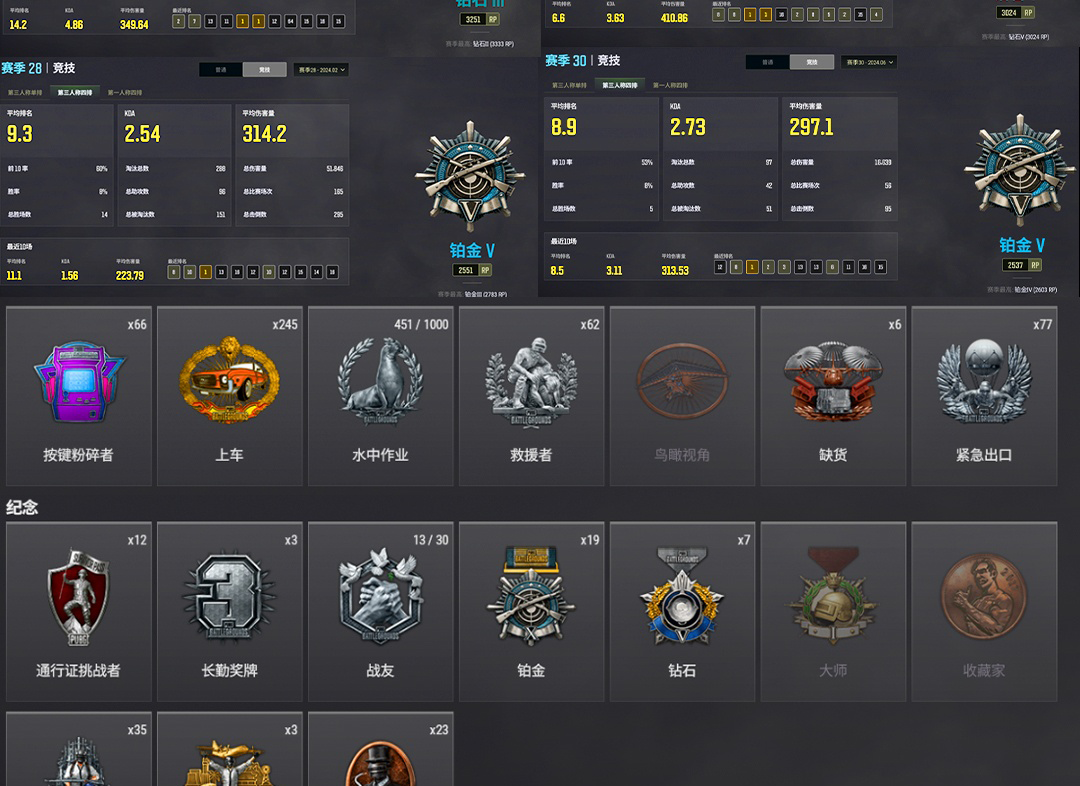This screenshot has height=786, width=1080.
Task: Select the 救援者 medal tile
Action: pyautogui.click(x=532, y=396)
